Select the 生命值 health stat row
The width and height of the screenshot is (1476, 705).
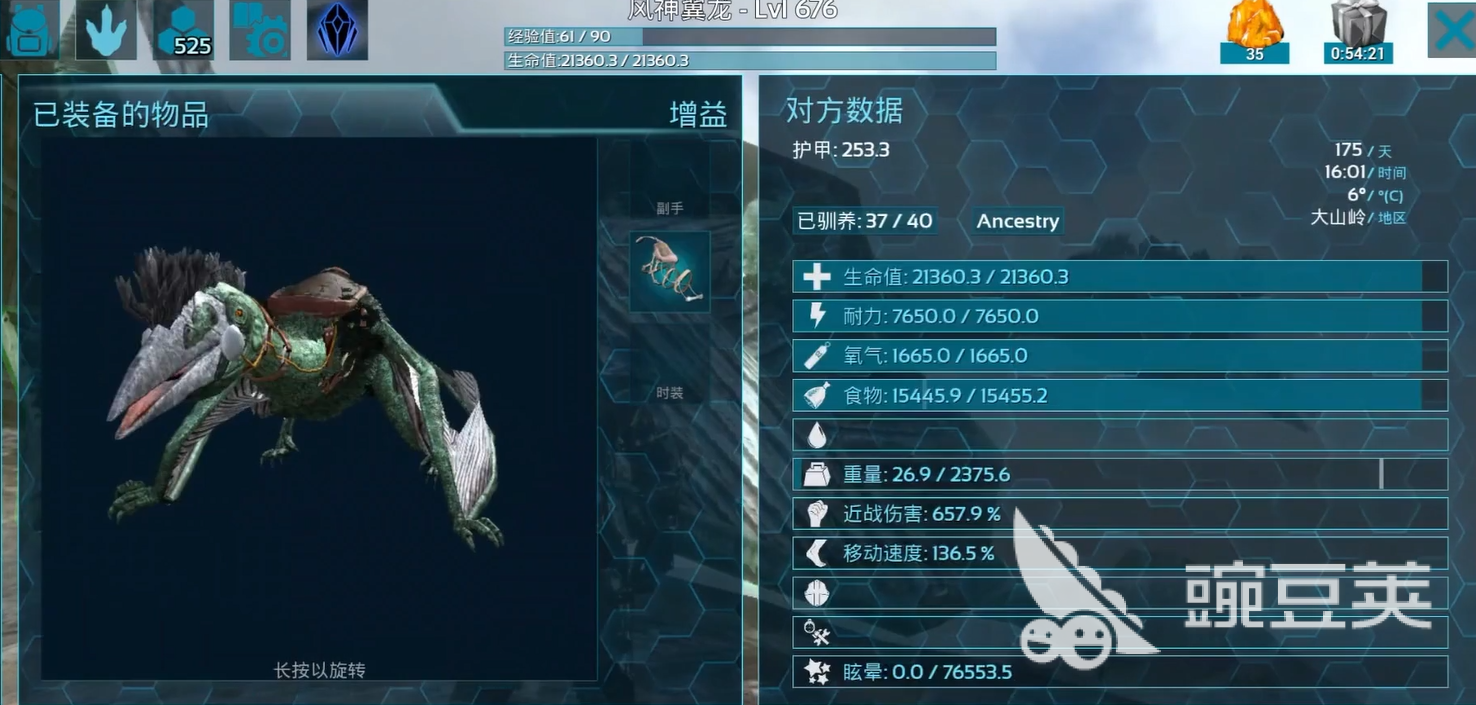1119,277
